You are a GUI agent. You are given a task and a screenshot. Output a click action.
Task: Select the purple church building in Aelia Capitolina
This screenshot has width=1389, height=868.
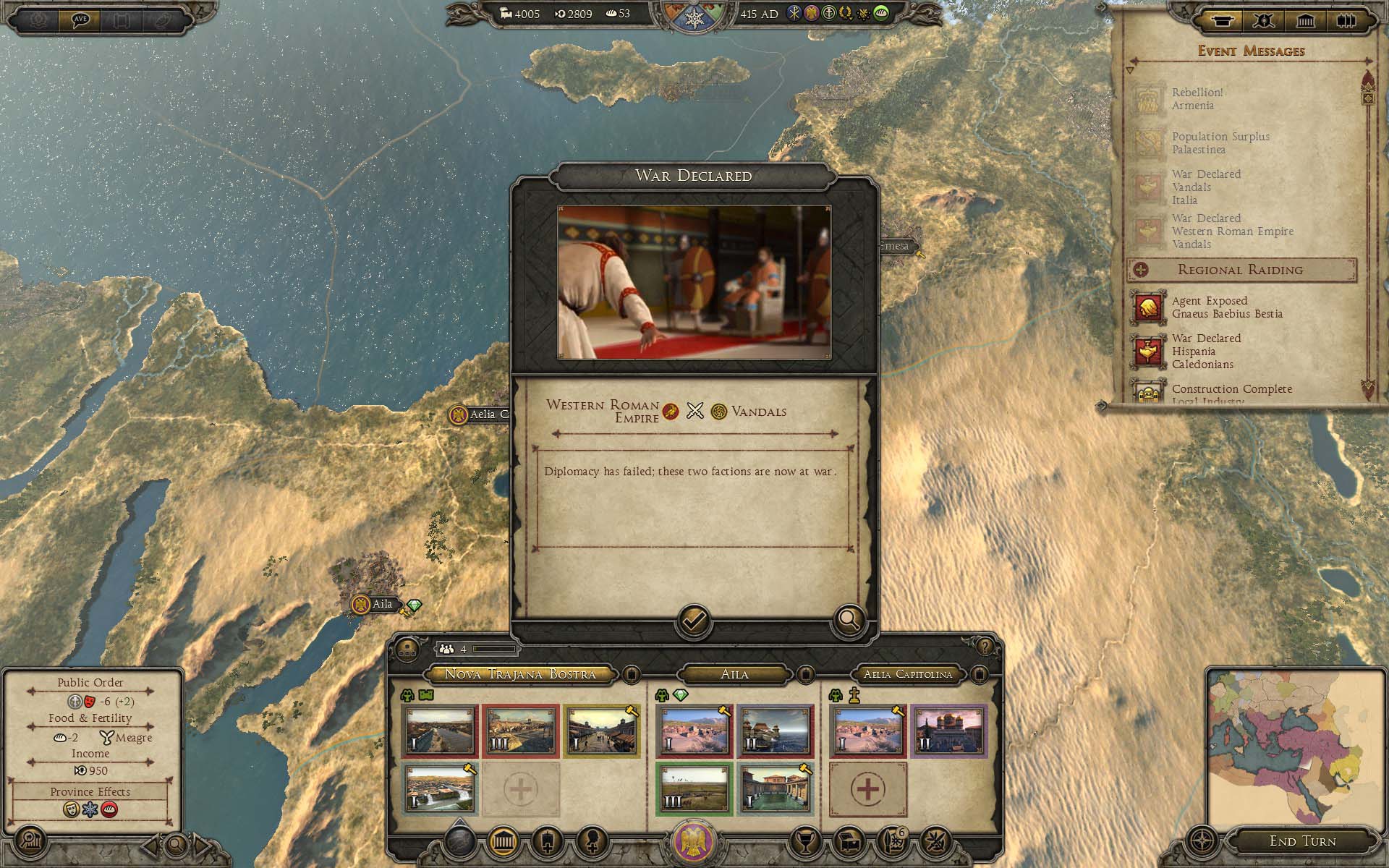[x=948, y=731]
